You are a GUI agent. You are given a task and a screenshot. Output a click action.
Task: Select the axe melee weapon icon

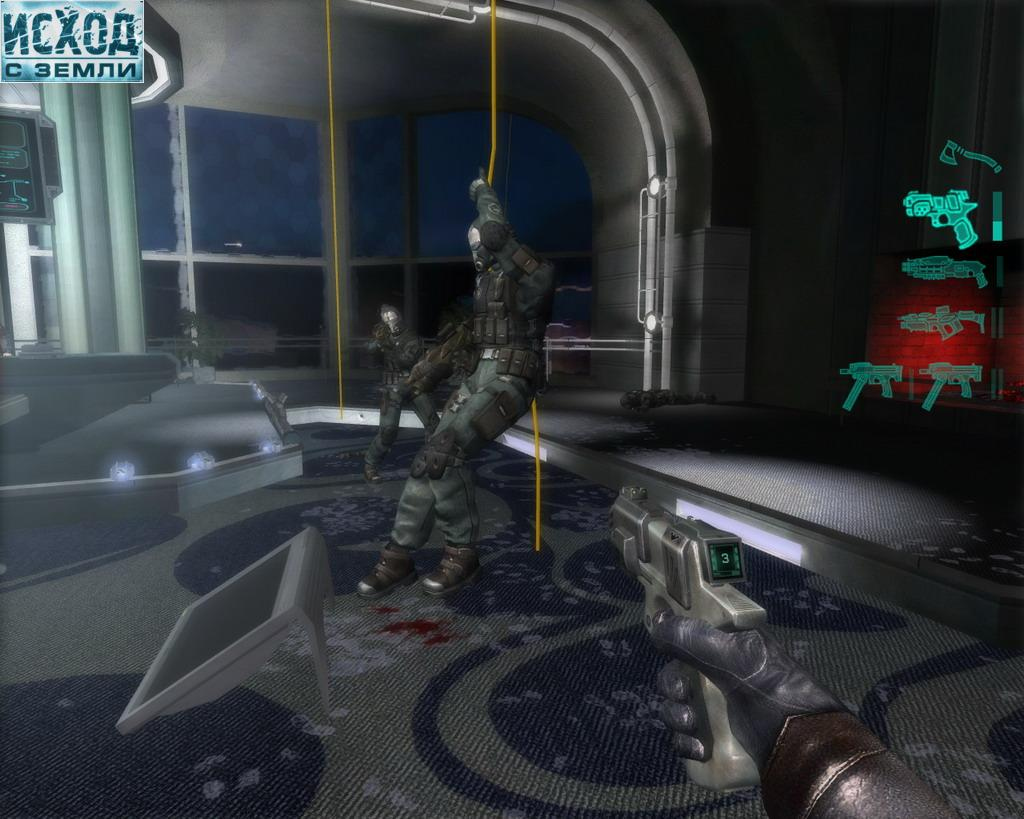[969, 157]
